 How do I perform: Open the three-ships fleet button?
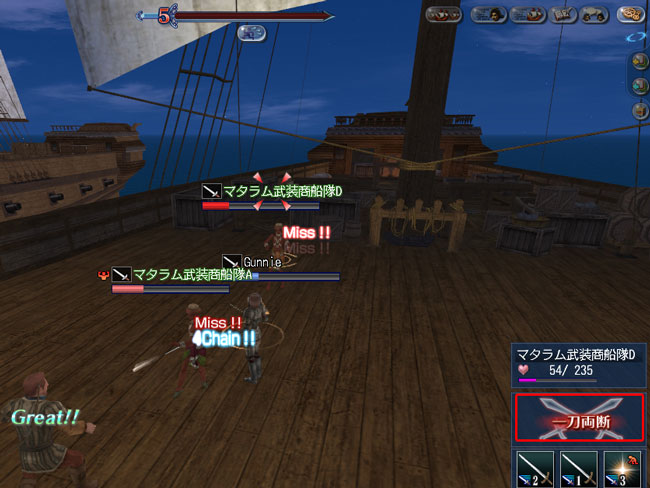445,15
